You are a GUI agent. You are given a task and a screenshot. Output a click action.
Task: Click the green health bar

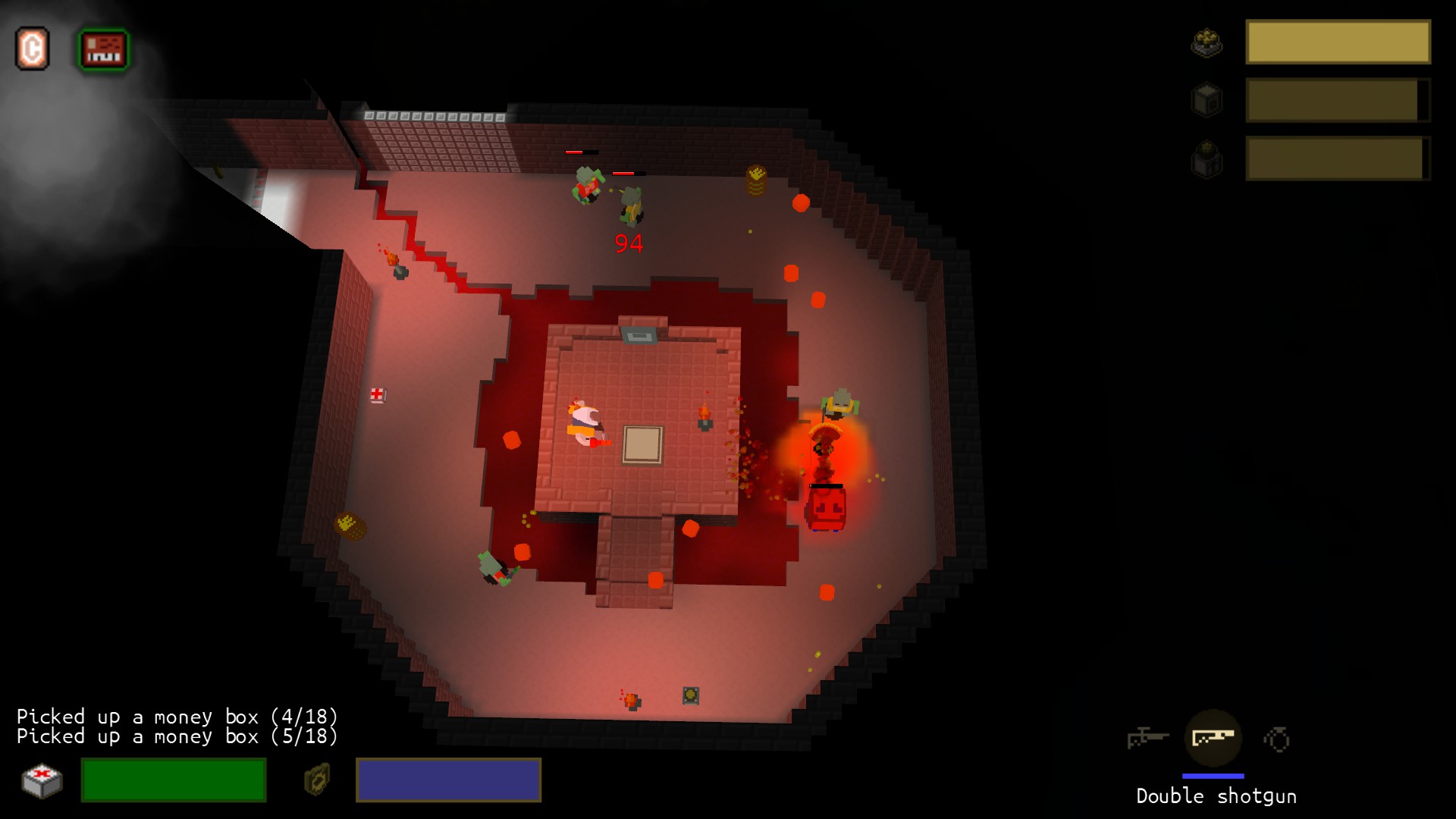coord(173,780)
